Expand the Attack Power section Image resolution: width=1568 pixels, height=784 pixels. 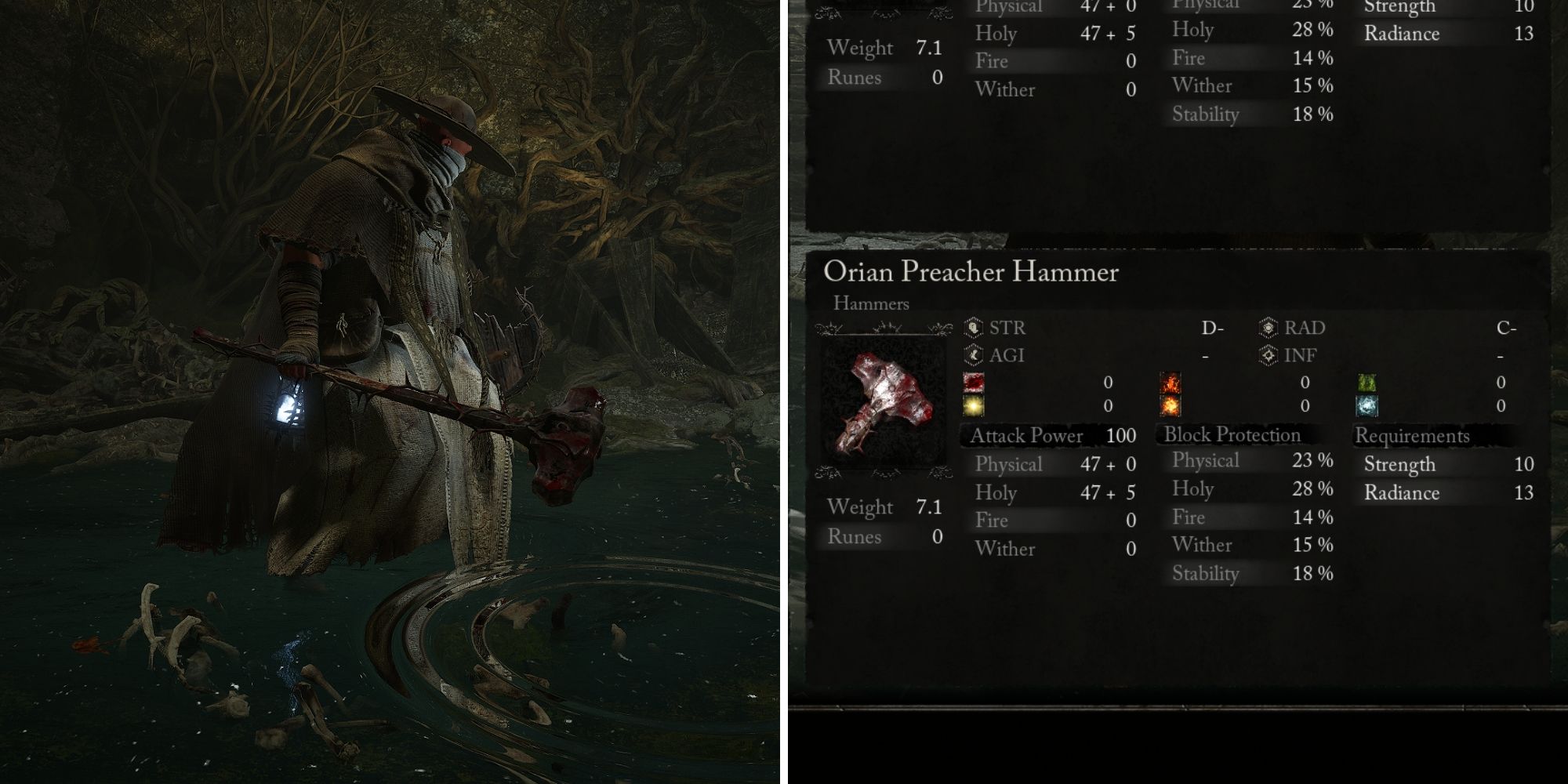1027,435
